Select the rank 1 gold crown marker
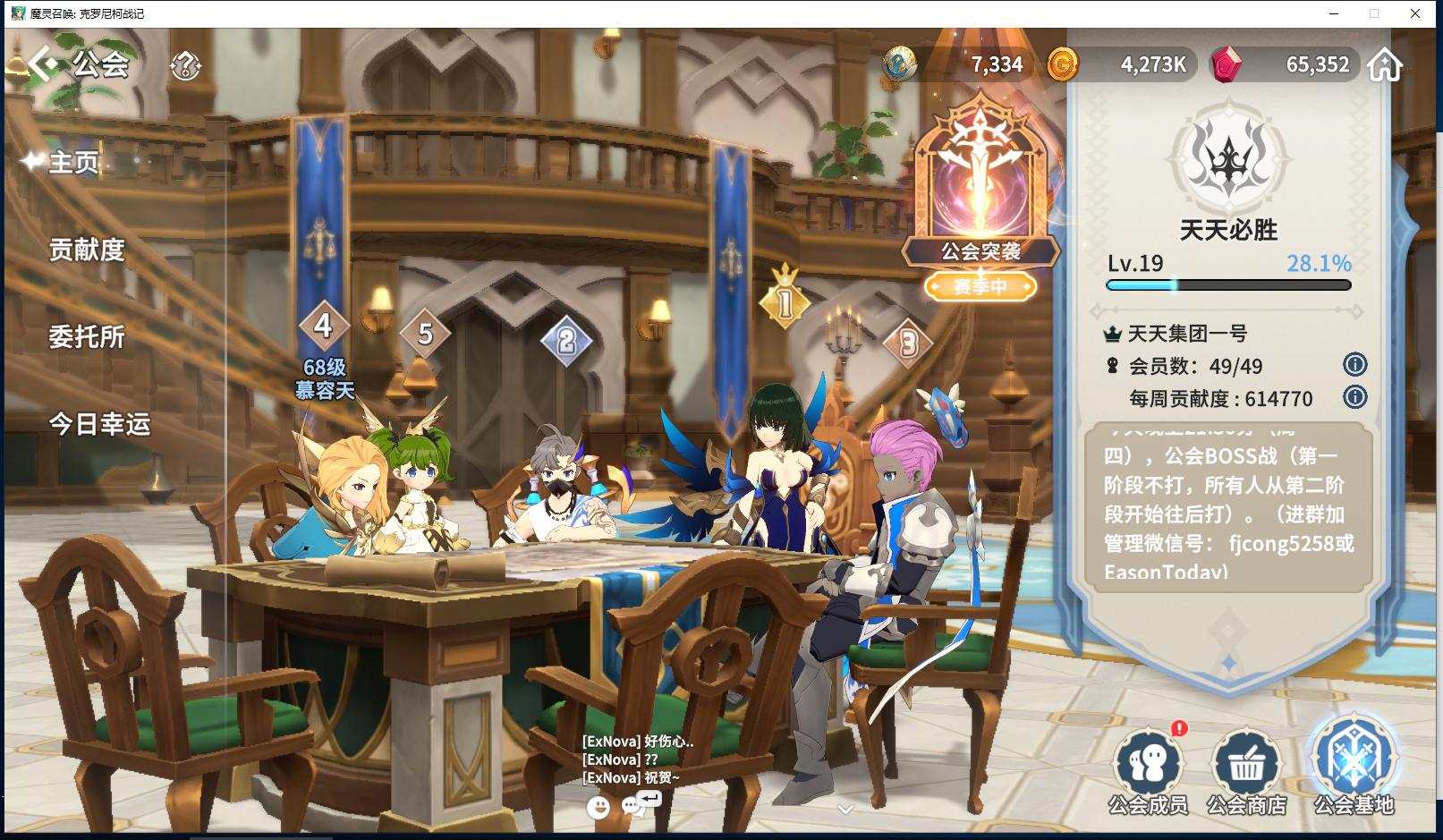The image size is (1443, 840). coord(785,300)
